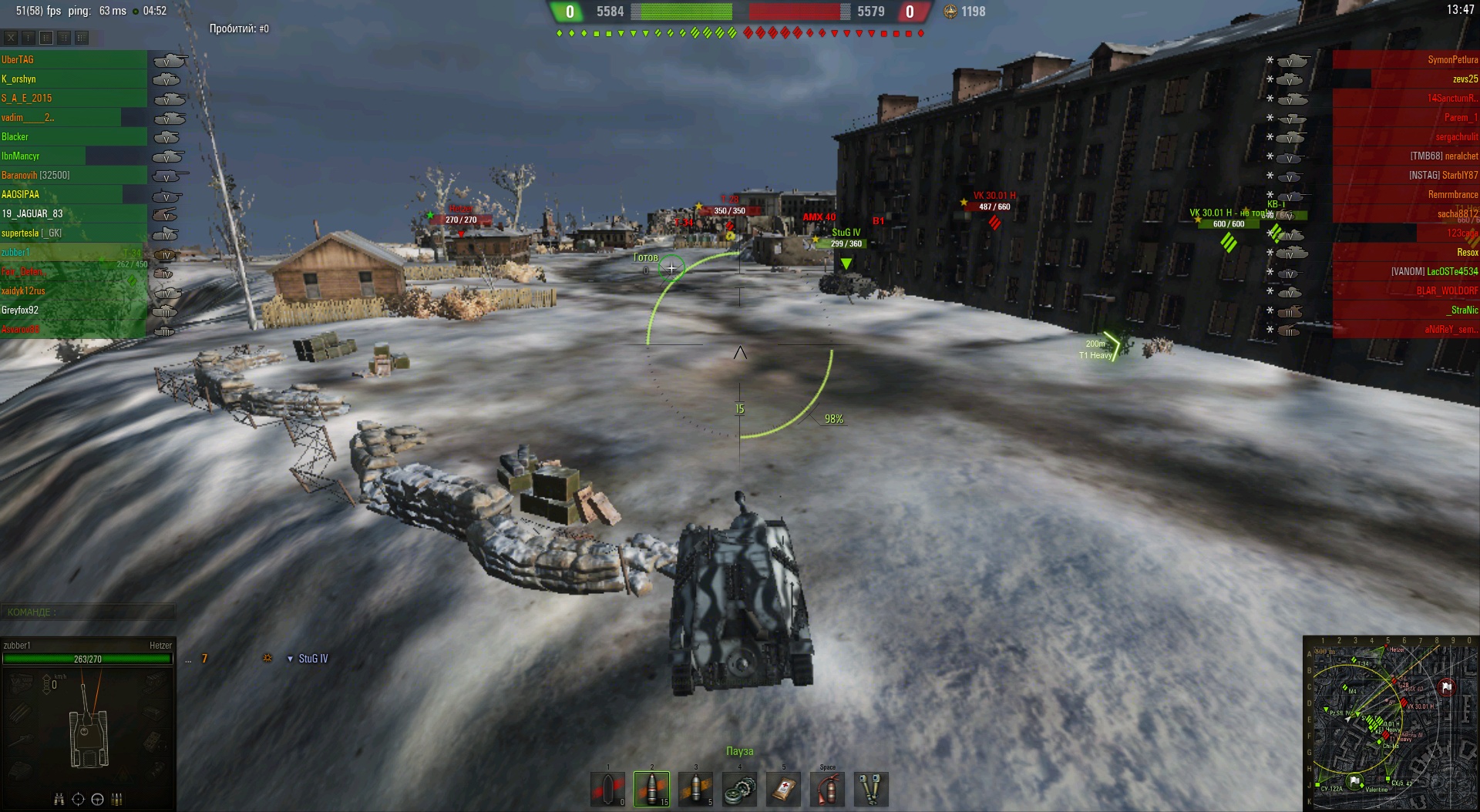1480x812 pixels.
Task: Switch player list to the single-dotted-column mode
Action: (29, 37)
